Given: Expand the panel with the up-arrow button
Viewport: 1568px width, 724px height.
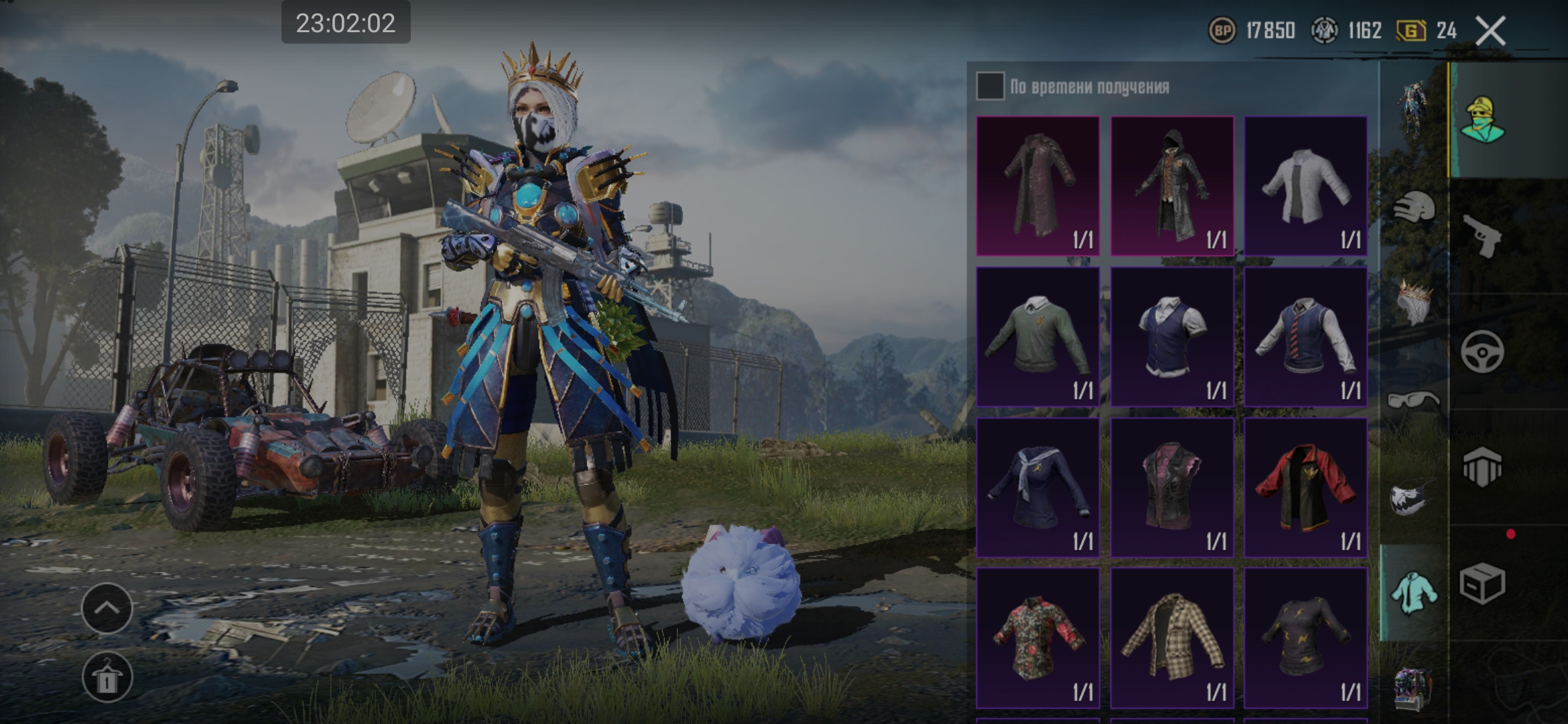Looking at the screenshot, I should point(107,608).
